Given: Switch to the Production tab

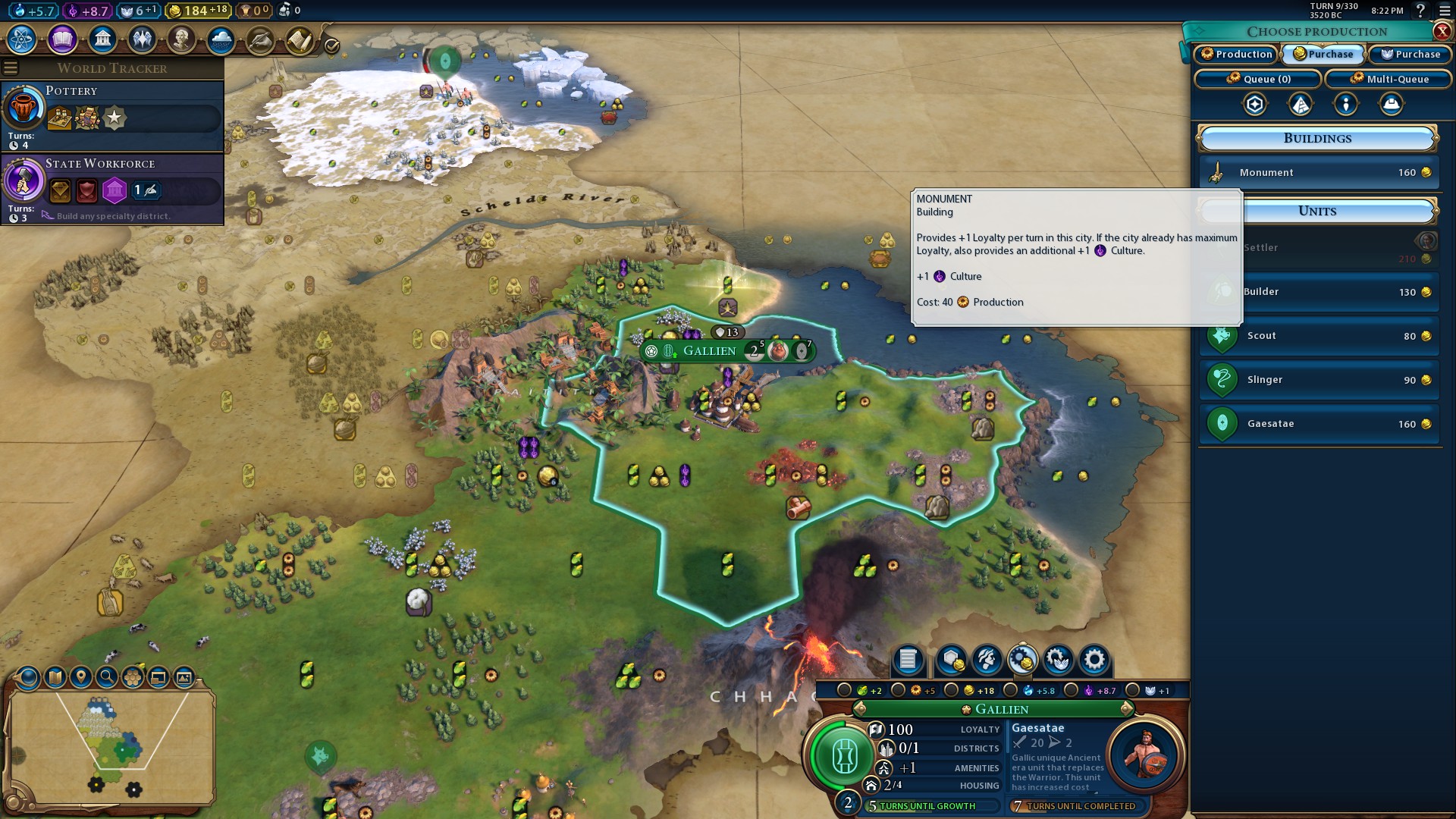Looking at the screenshot, I should [x=1236, y=54].
